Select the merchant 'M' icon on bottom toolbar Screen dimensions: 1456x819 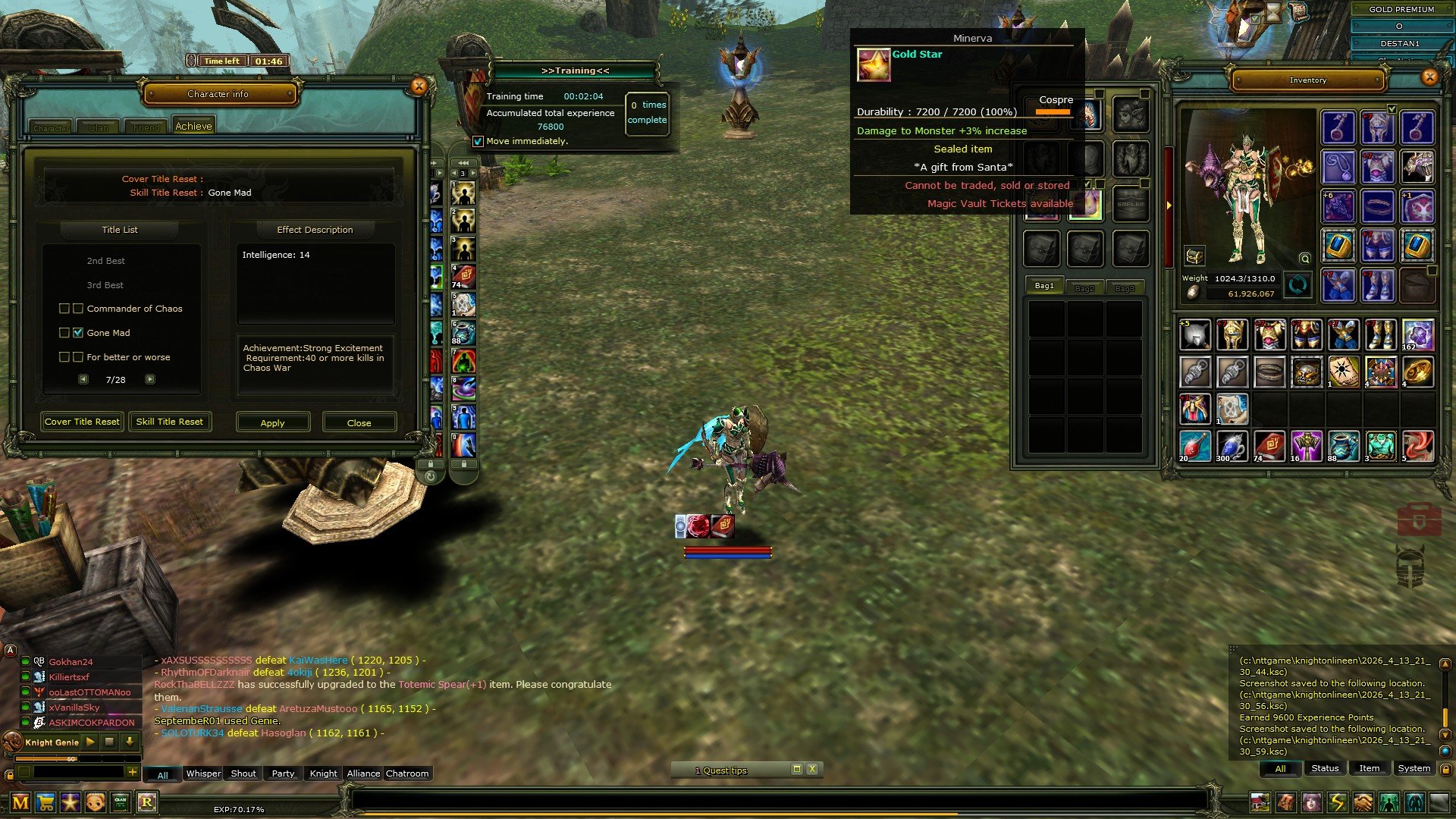click(x=20, y=802)
